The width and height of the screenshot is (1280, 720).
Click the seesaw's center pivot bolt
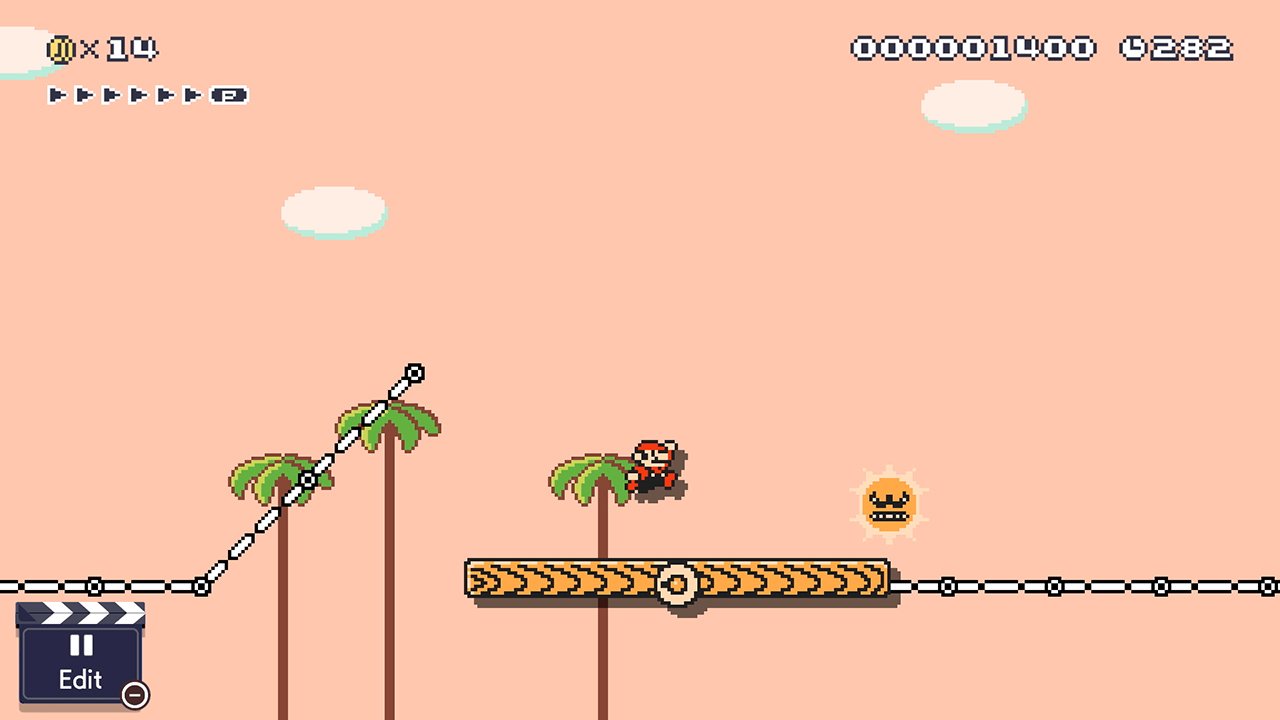(x=679, y=581)
